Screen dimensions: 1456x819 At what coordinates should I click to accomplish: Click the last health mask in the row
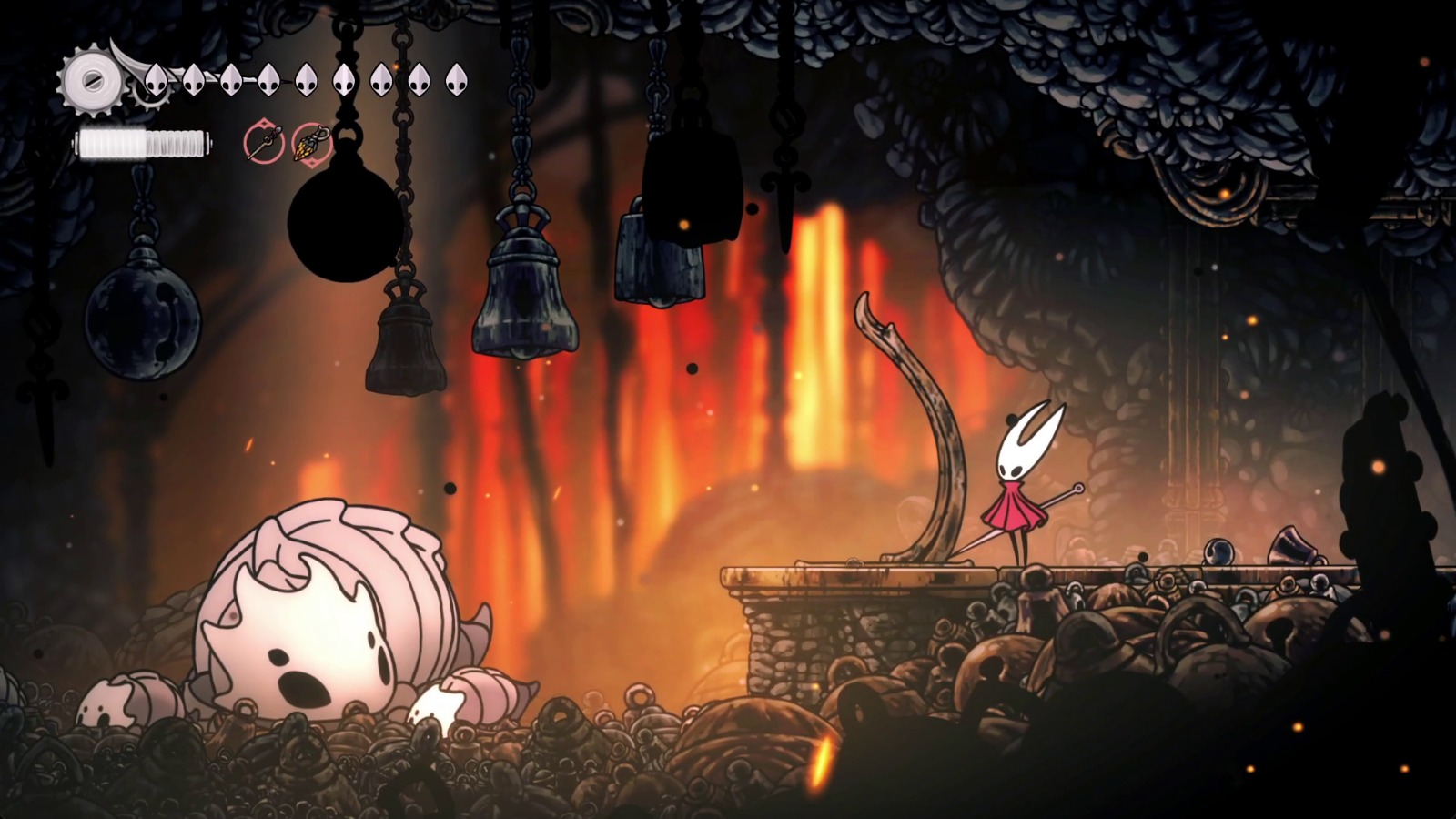(456, 80)
